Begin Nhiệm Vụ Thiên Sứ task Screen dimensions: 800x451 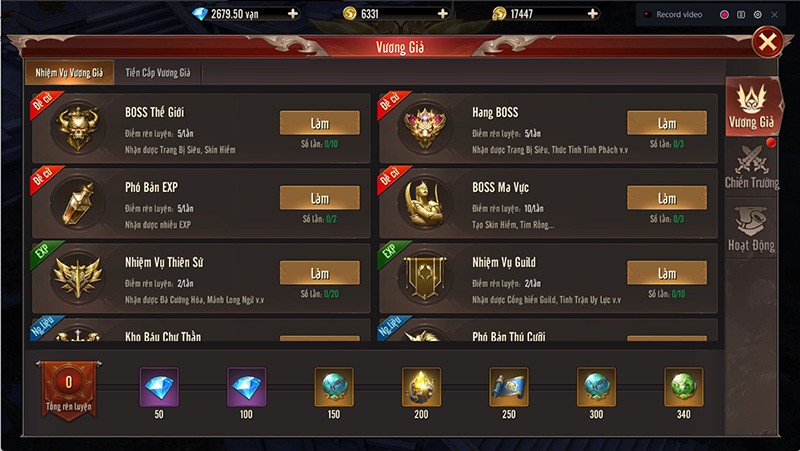pyautogui.click(x=319, y=273)
